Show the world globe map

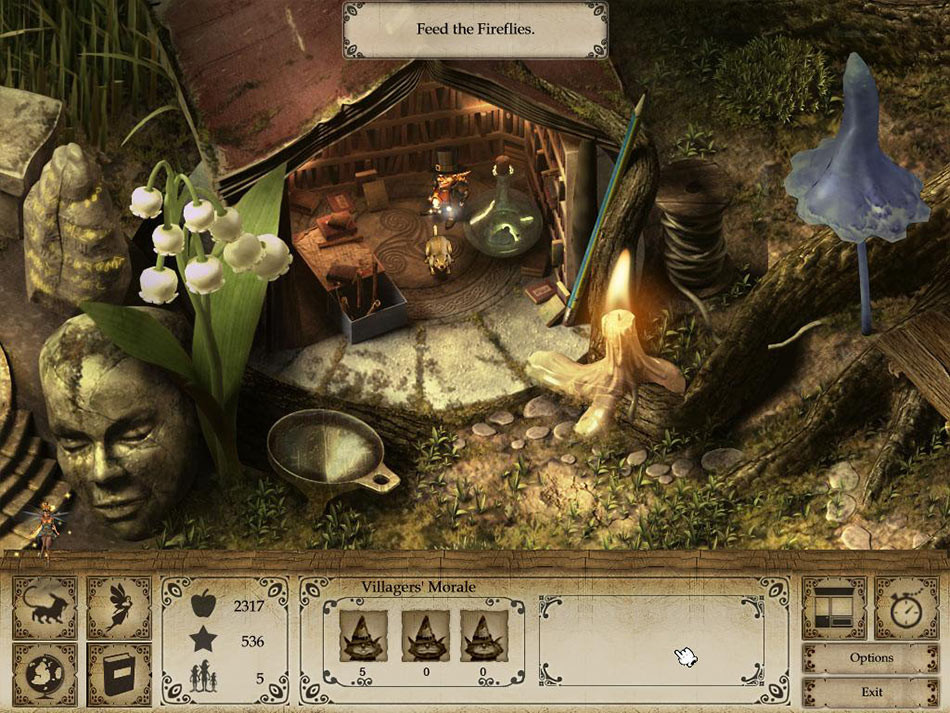(x=45, y=675)
